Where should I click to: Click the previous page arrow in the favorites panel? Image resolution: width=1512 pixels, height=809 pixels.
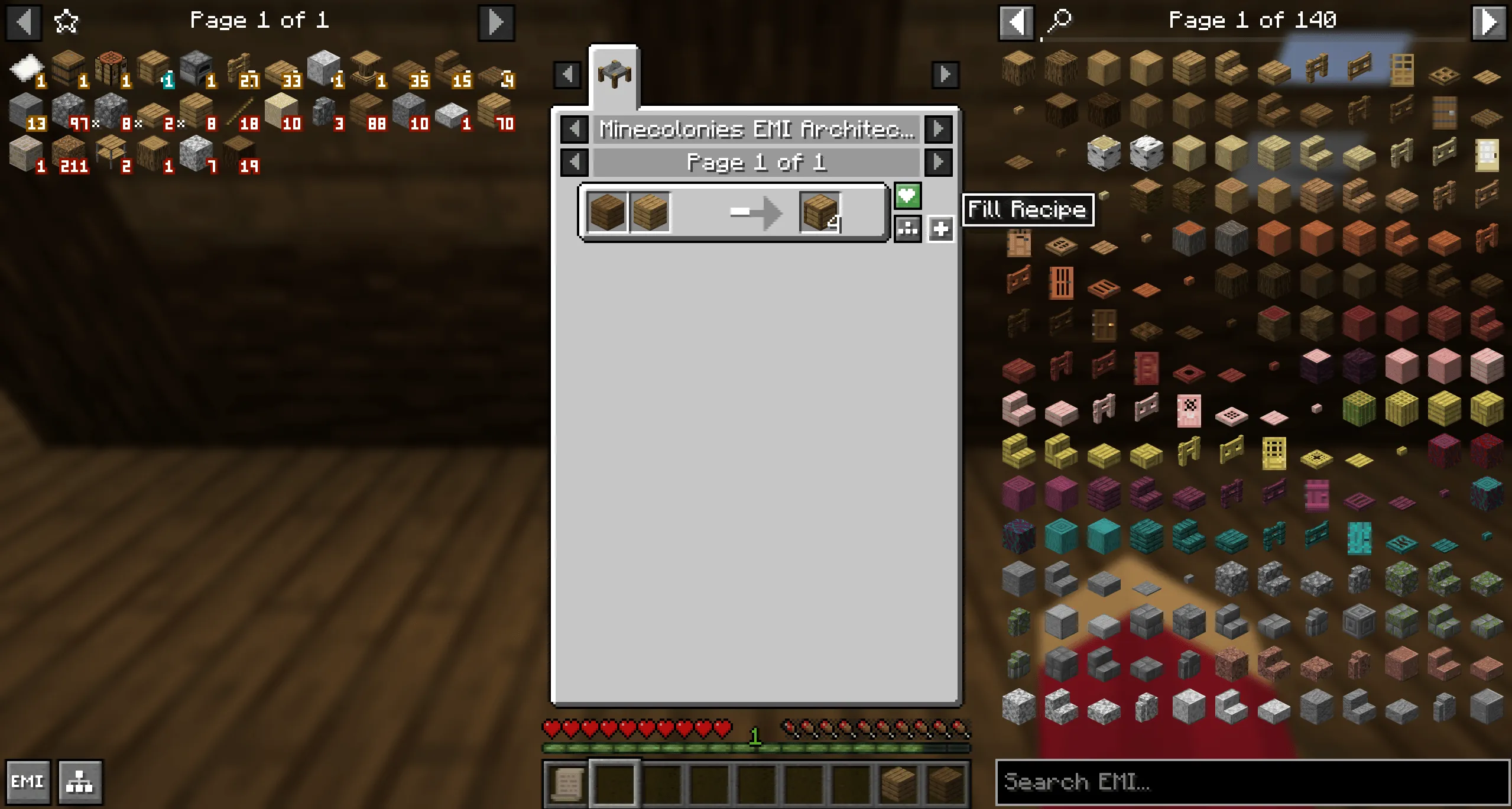click(23, 21)
